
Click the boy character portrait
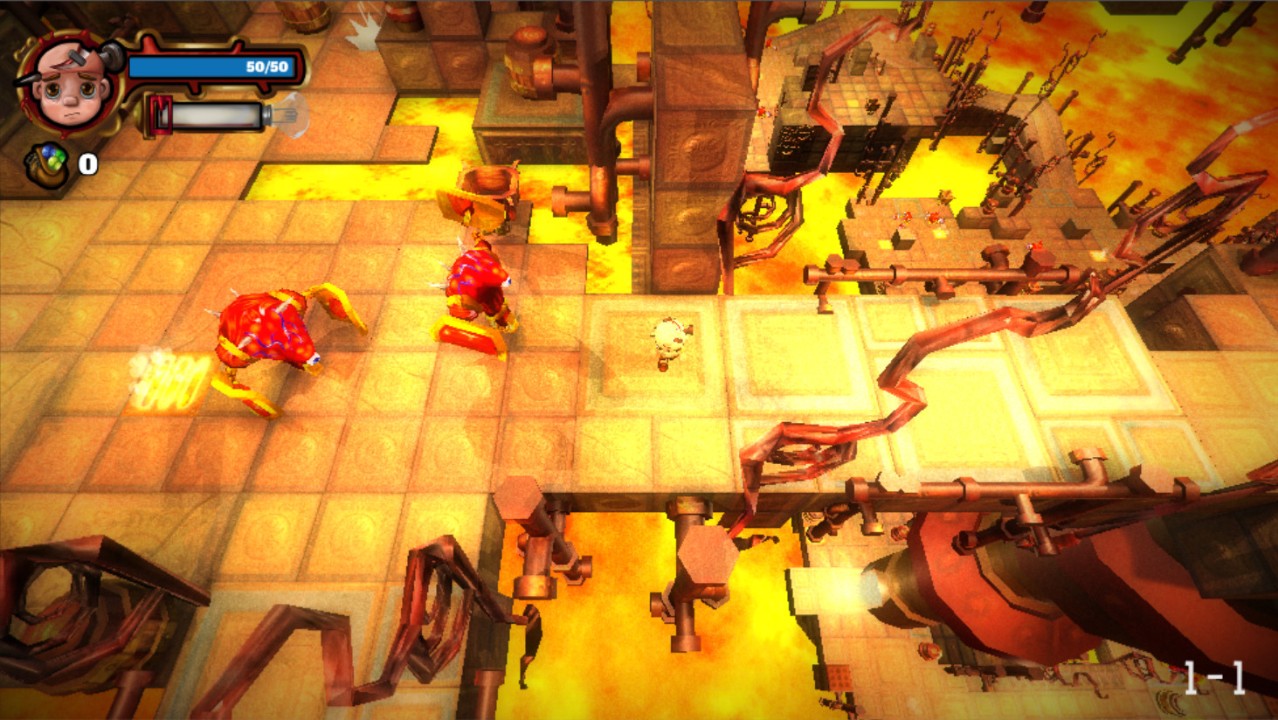(x=67, y=78)
